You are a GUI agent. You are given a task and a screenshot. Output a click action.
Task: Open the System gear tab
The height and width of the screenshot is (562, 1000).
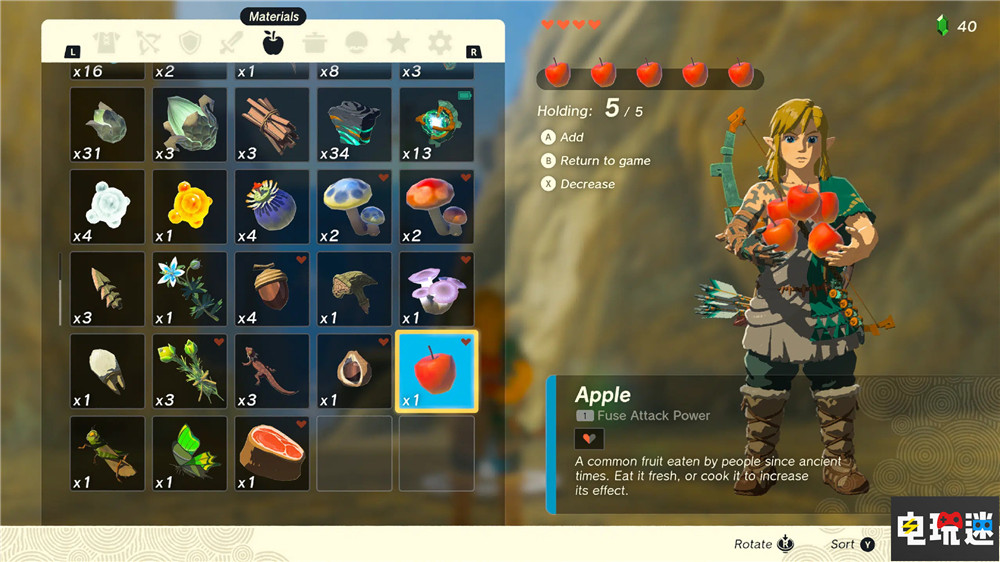440,43
